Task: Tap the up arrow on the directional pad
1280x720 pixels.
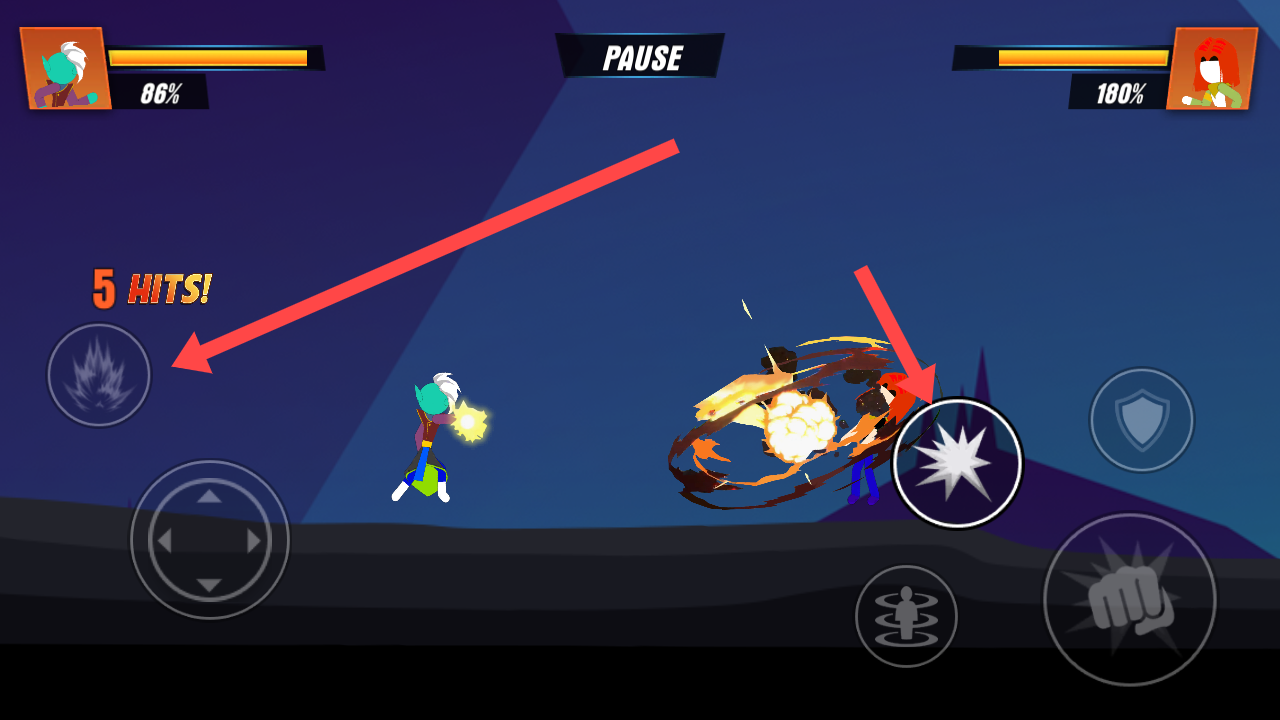Action: [x=209, y=496]
